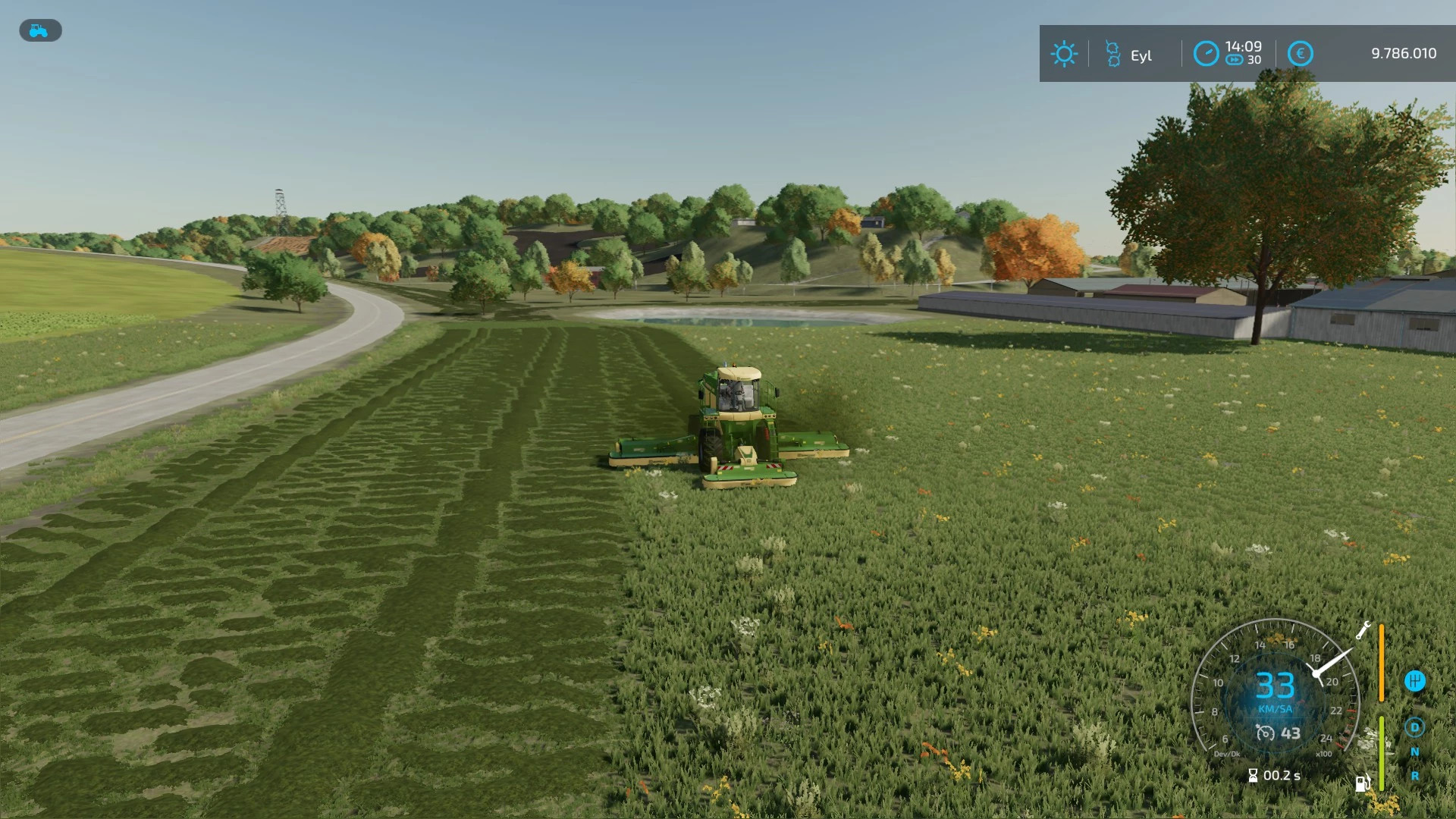Click the falling leaves season icon
The image size is (1456, 819).
coord(1113,53)
